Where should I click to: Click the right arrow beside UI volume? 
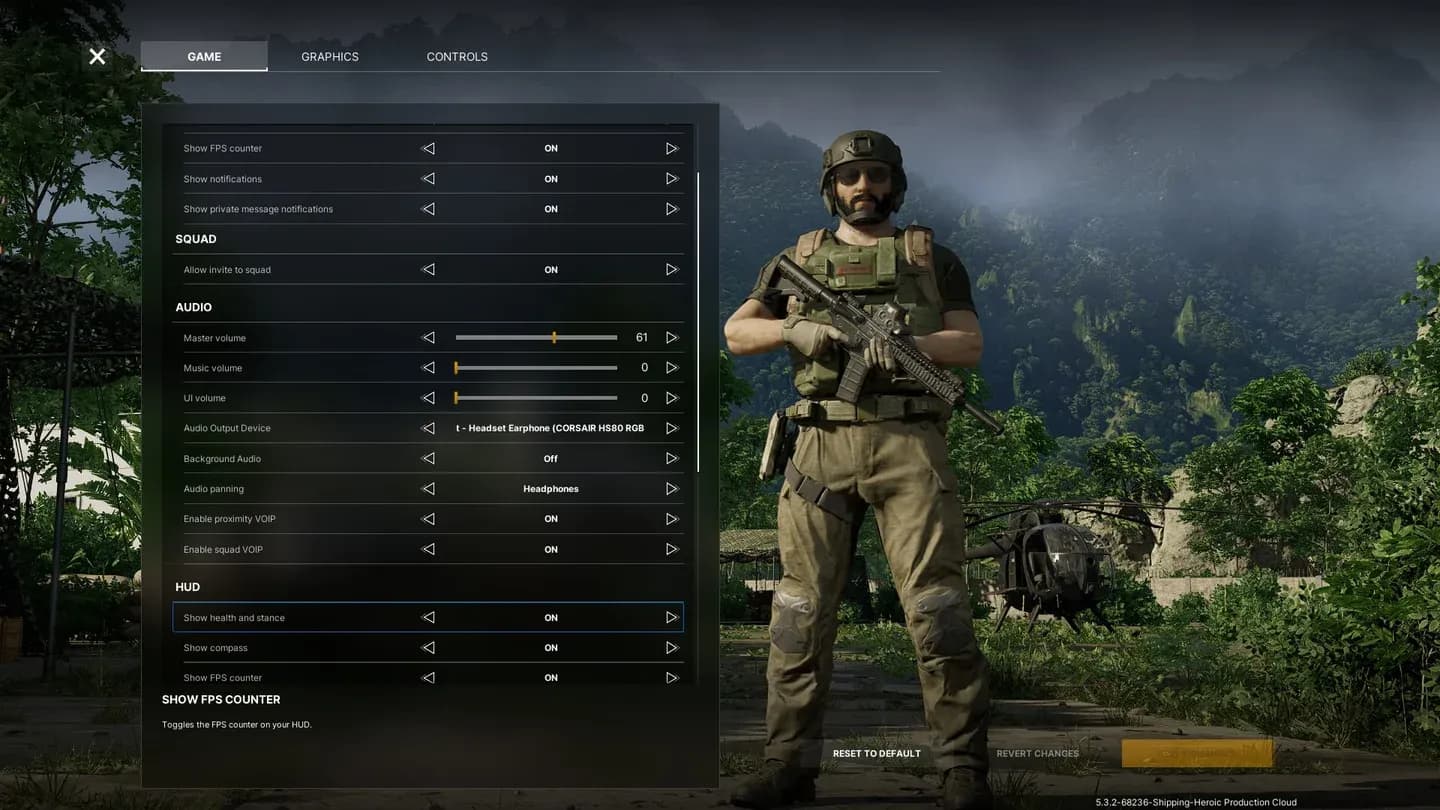[672, 397]
